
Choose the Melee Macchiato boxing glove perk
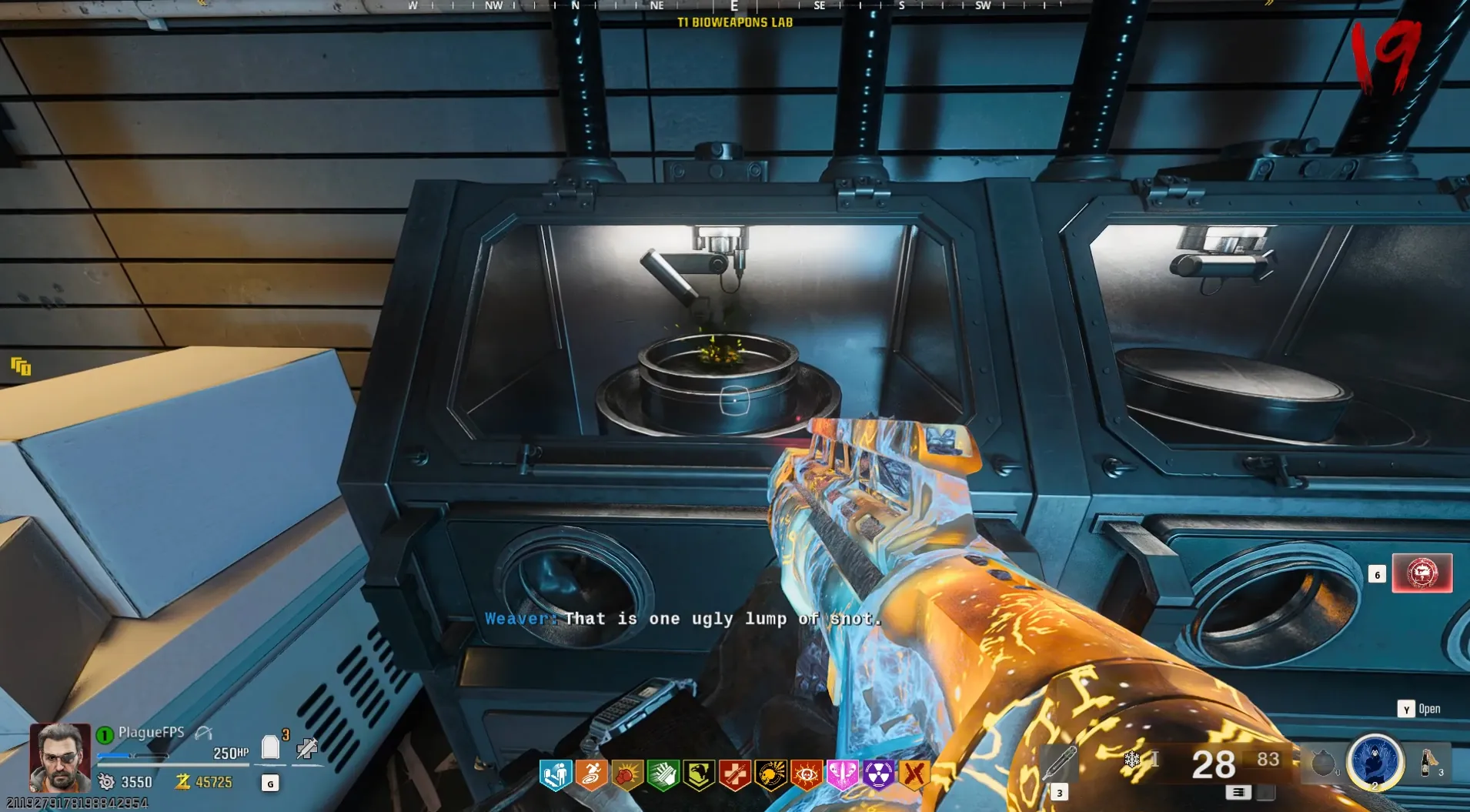point(627,774)
